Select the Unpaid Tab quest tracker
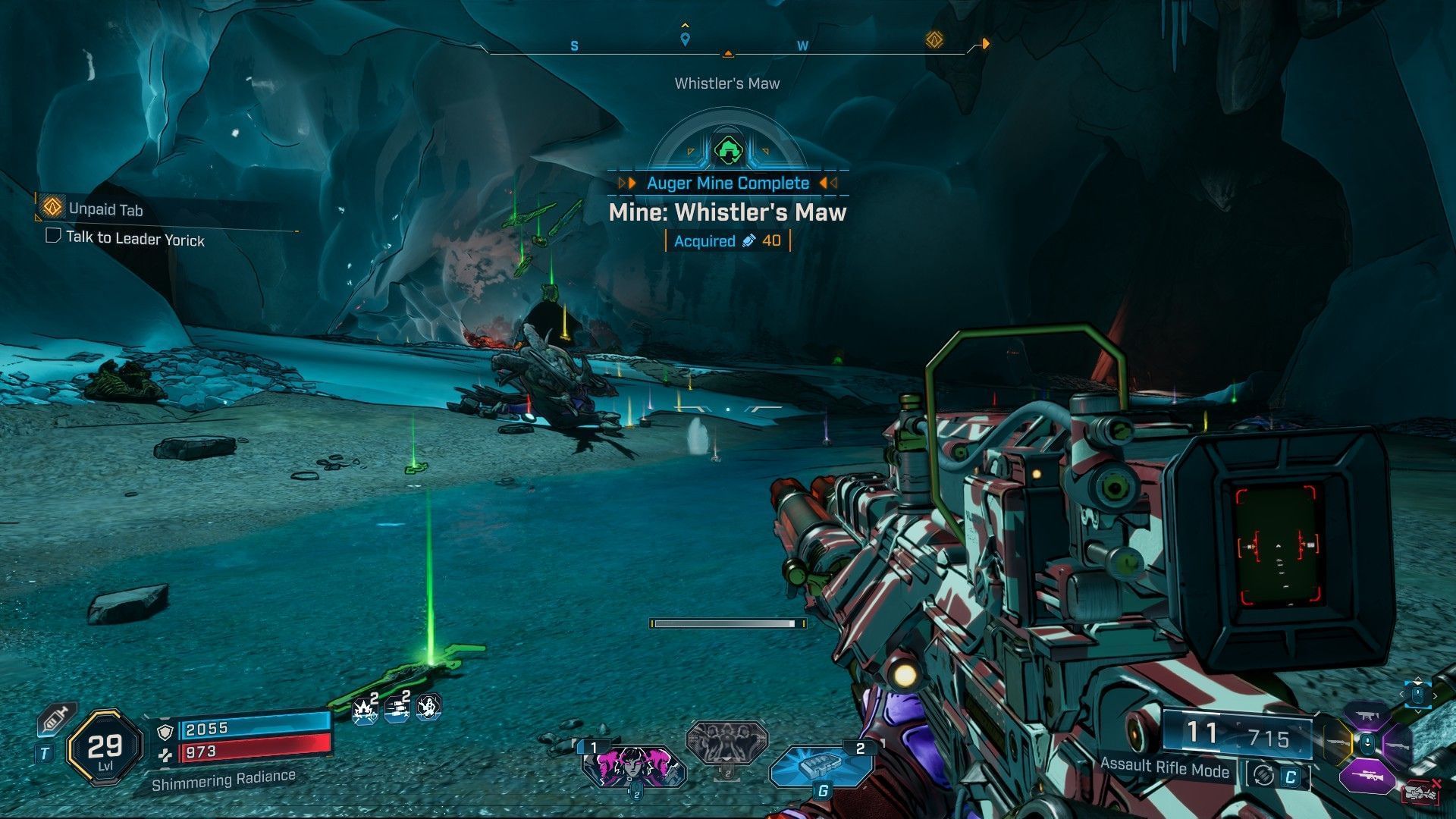The height and width of the screenshot is (819, 1456). (x=105, y=209)
